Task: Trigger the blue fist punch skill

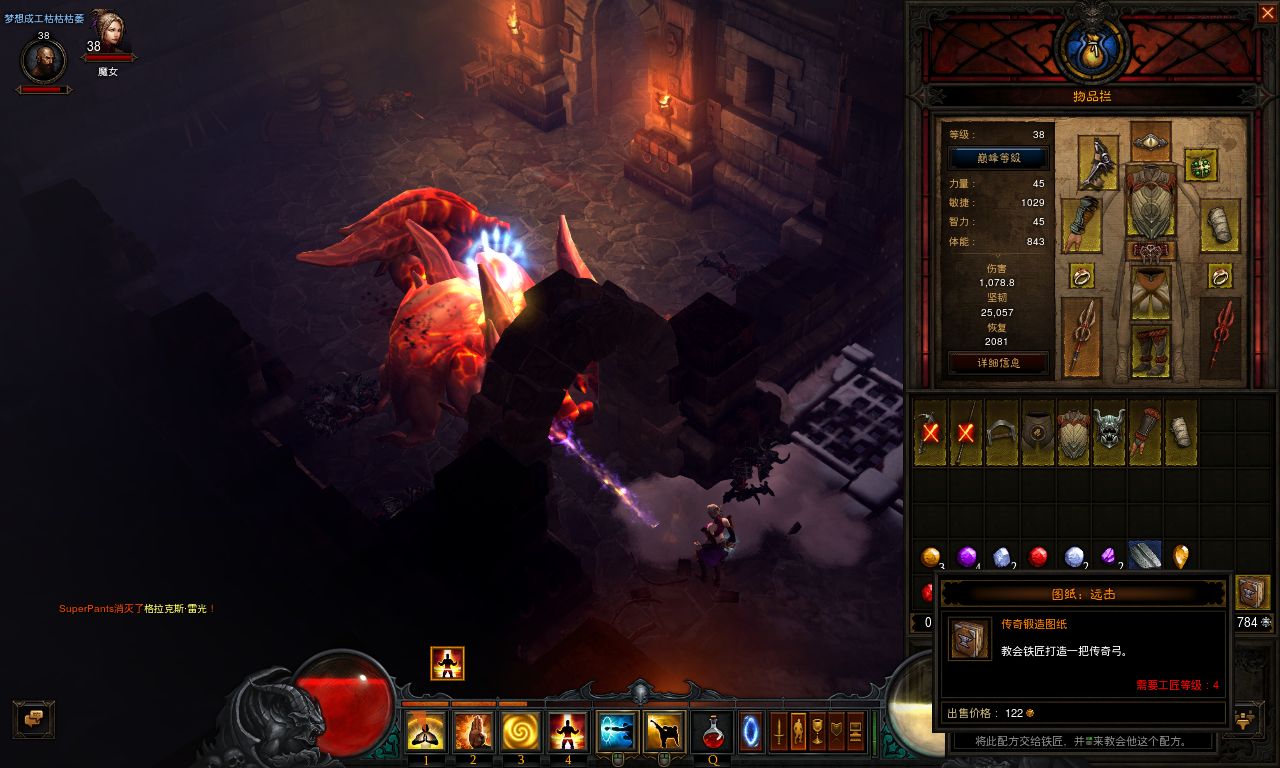Action: pos(618,731)
